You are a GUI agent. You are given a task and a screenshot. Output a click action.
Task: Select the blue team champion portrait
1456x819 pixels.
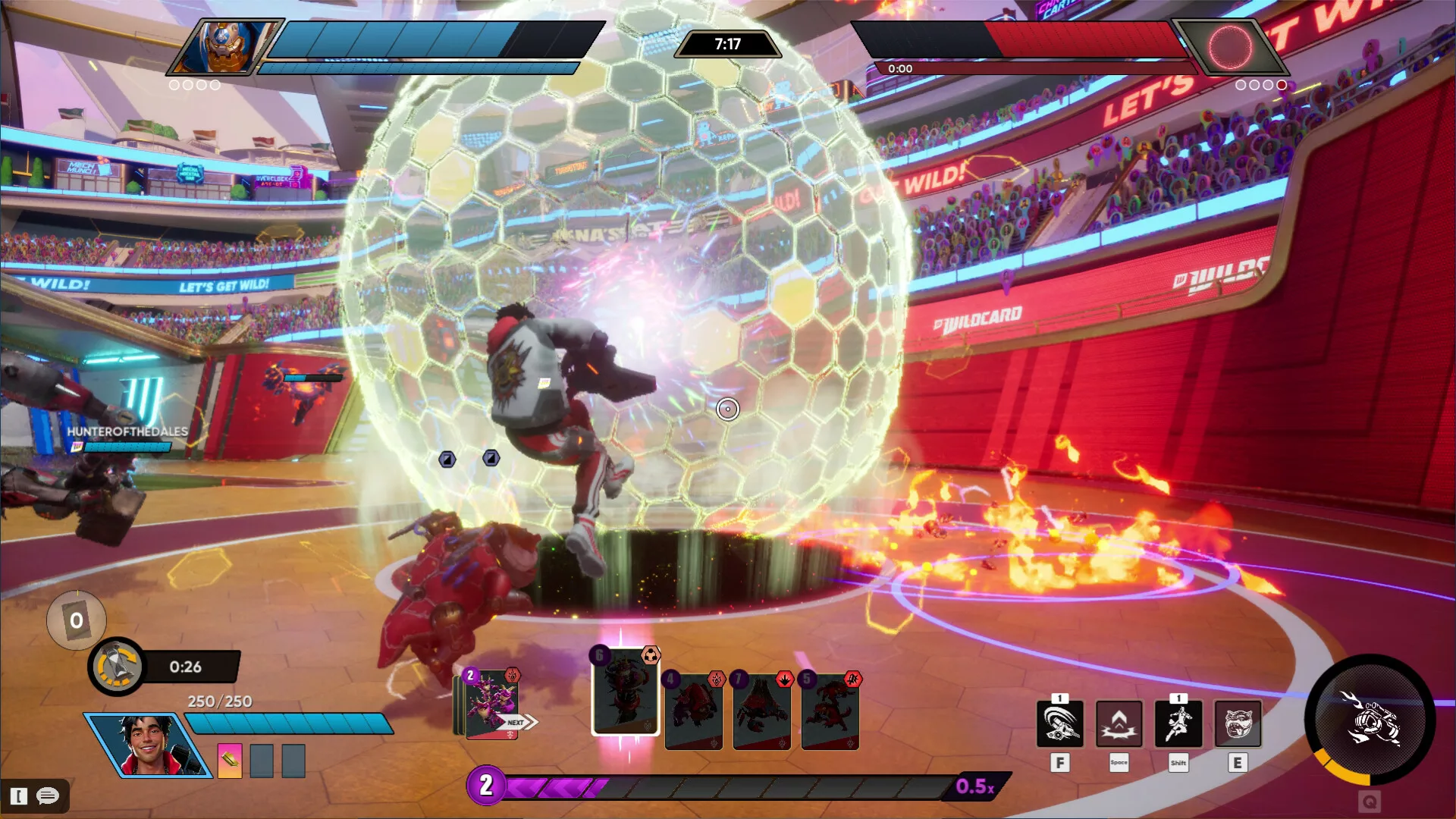coord(224,45)
